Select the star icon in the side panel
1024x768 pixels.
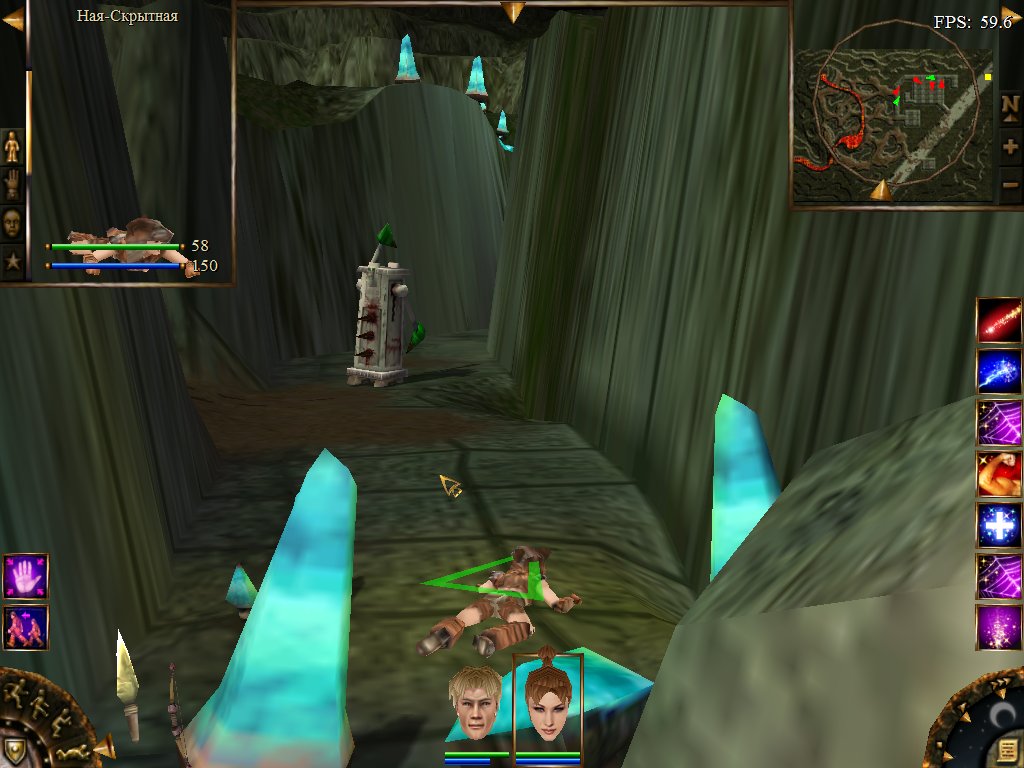(x=12, y=262)
